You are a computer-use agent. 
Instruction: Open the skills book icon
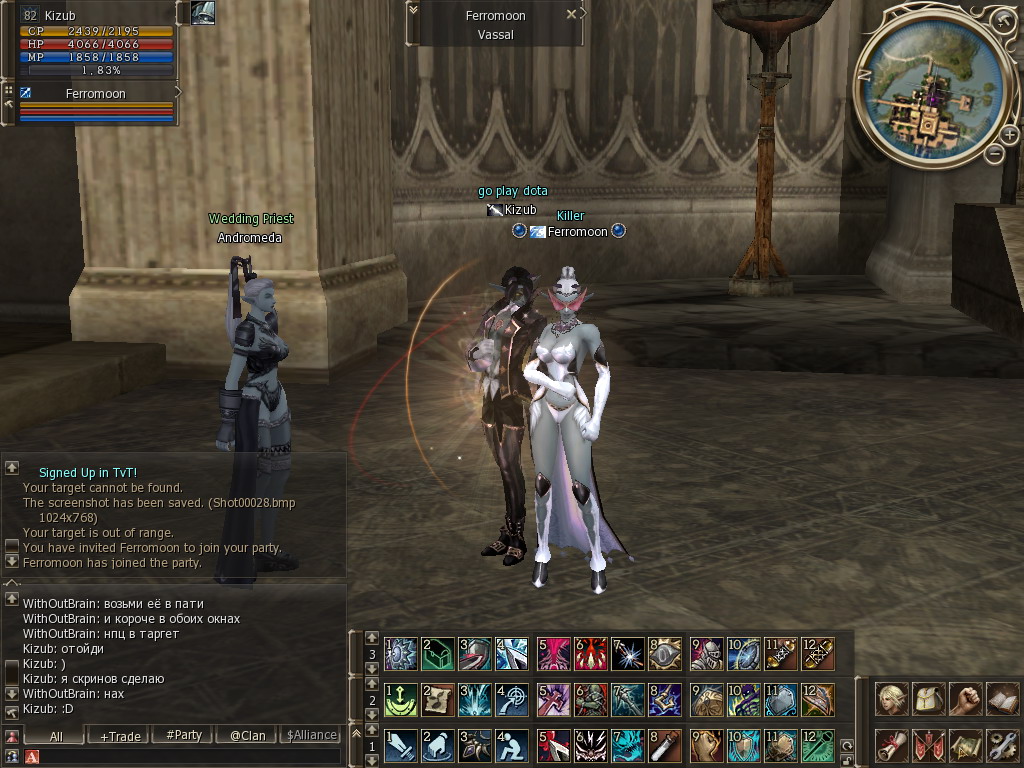(1001, 699)
